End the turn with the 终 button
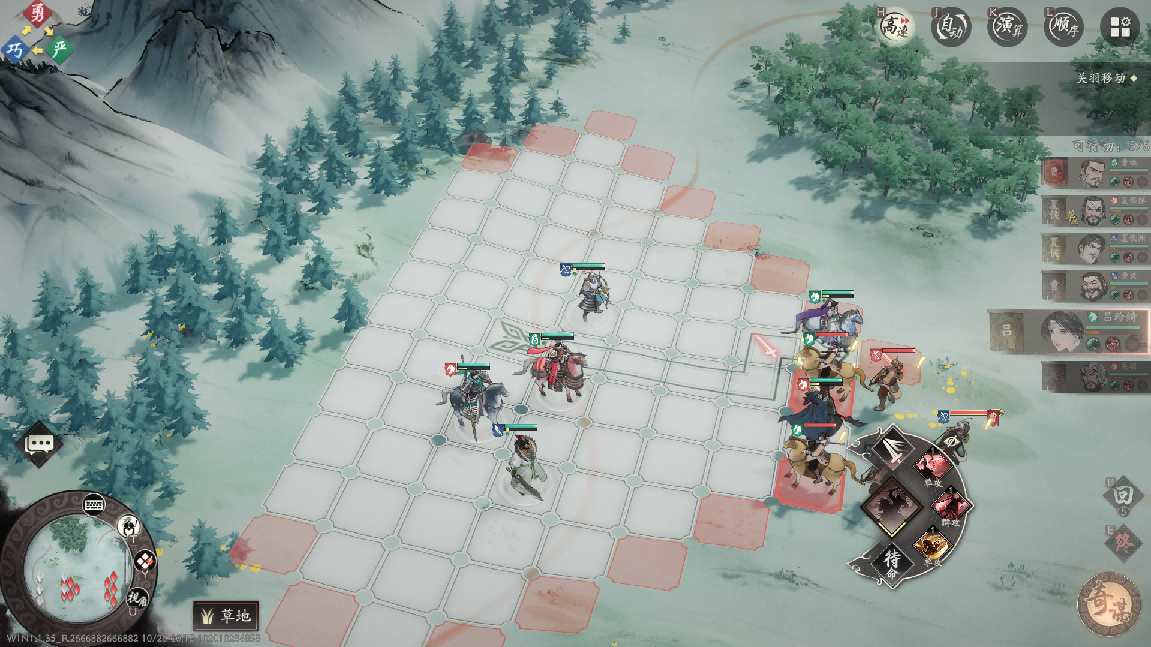Screen dimensions: 1151x647 tap(1122, 543)
